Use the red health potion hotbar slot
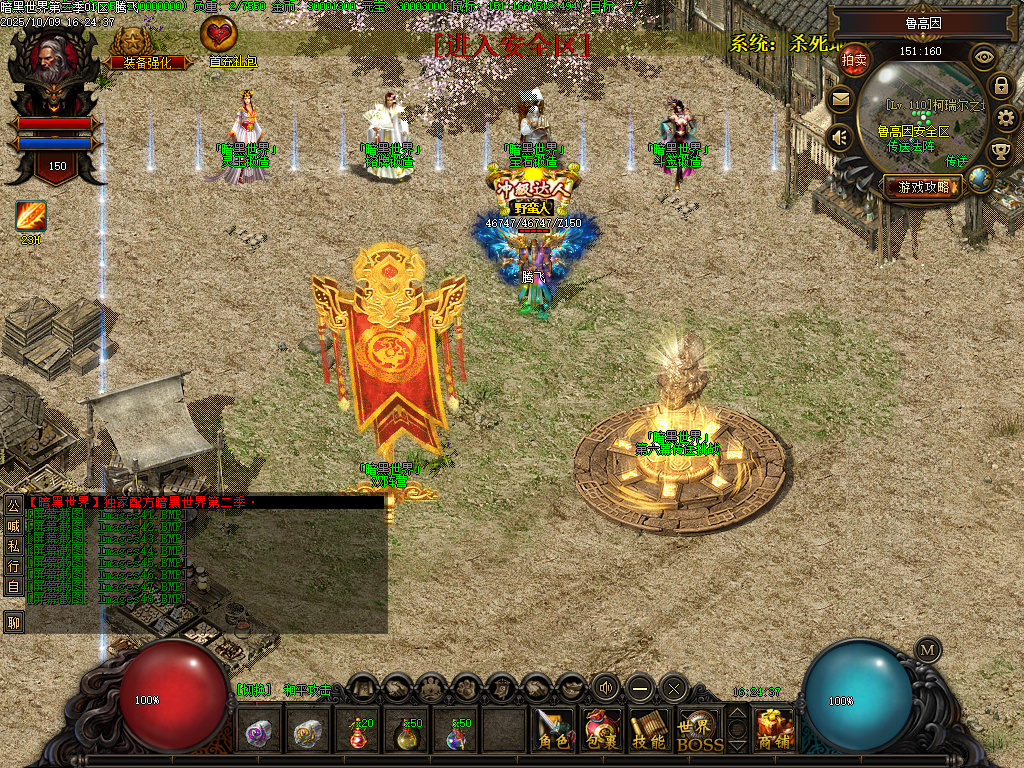 pos(359,731)
